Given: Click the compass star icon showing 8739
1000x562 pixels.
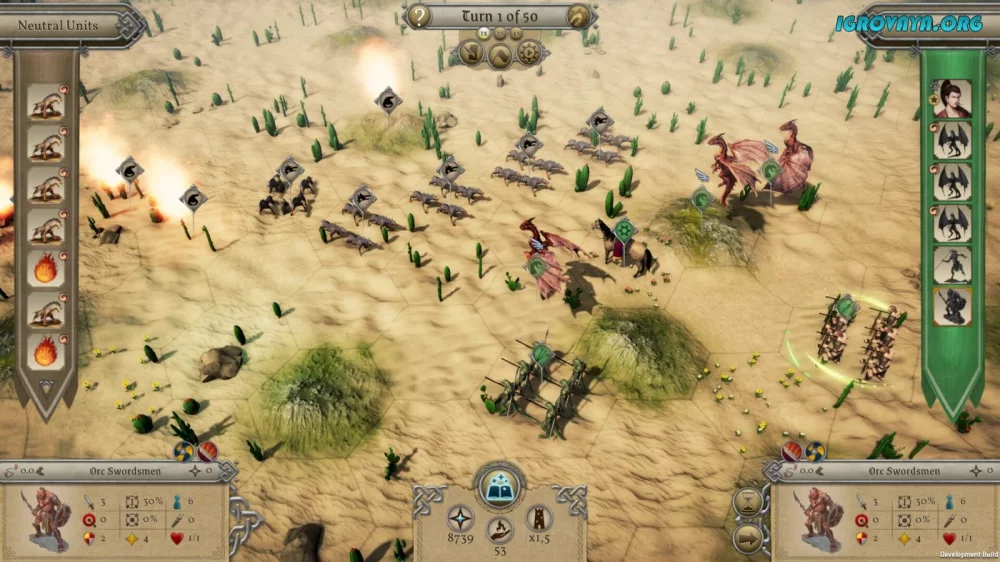Looking at the screenshot, I should coord(459,518).
